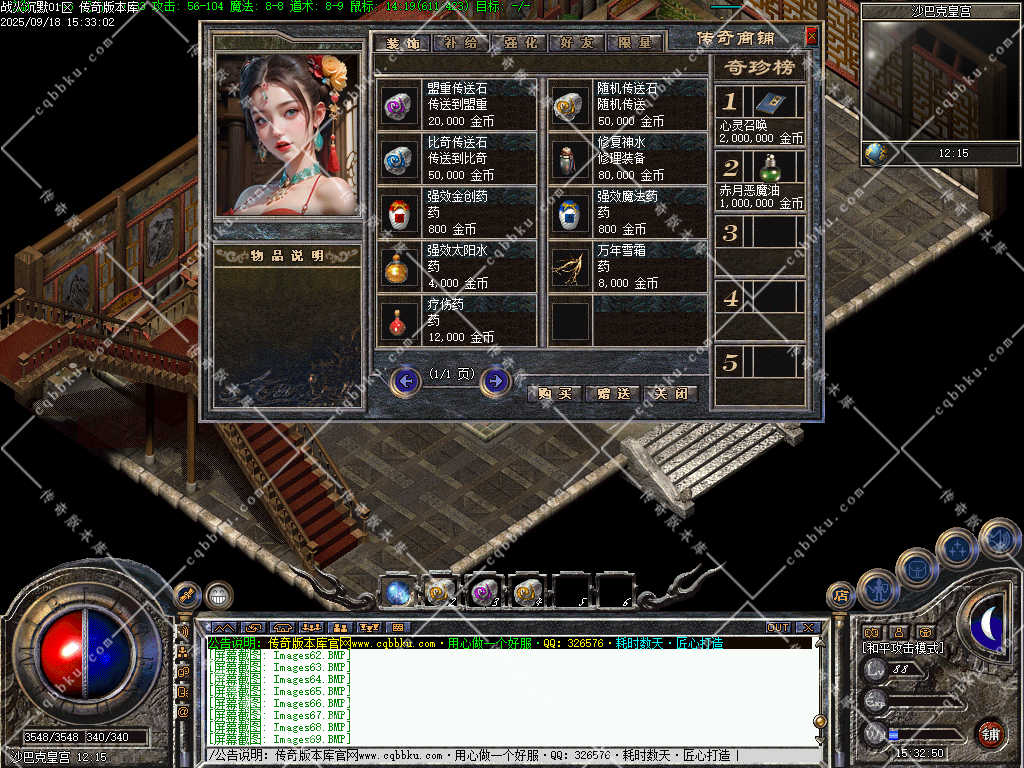1024x768 pixels.
Task: Open the red 铺 shop button
Action: pyautogui.click(x=989, y=733)
